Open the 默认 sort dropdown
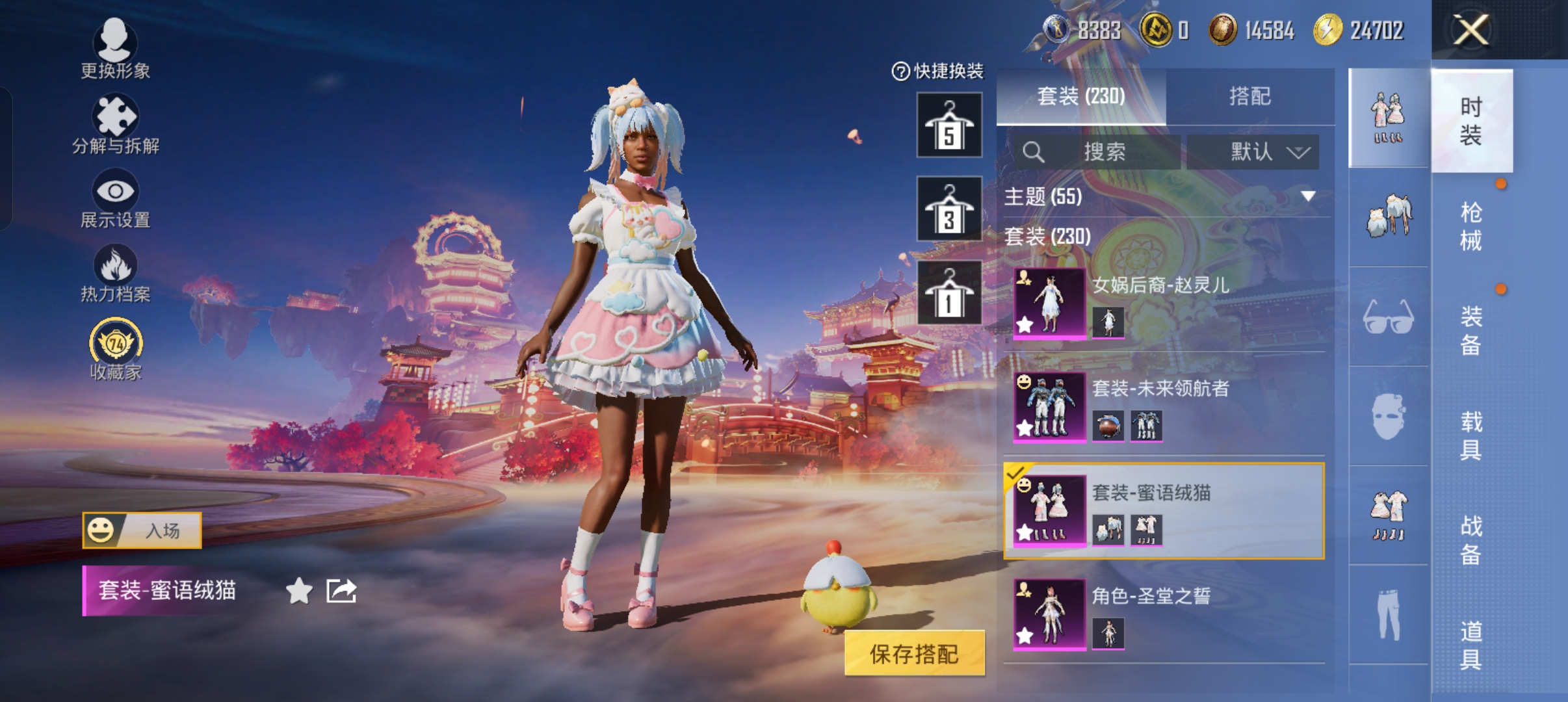Image resolution: width=1568 pixels, height=702 pixels. click(1253, 152)
